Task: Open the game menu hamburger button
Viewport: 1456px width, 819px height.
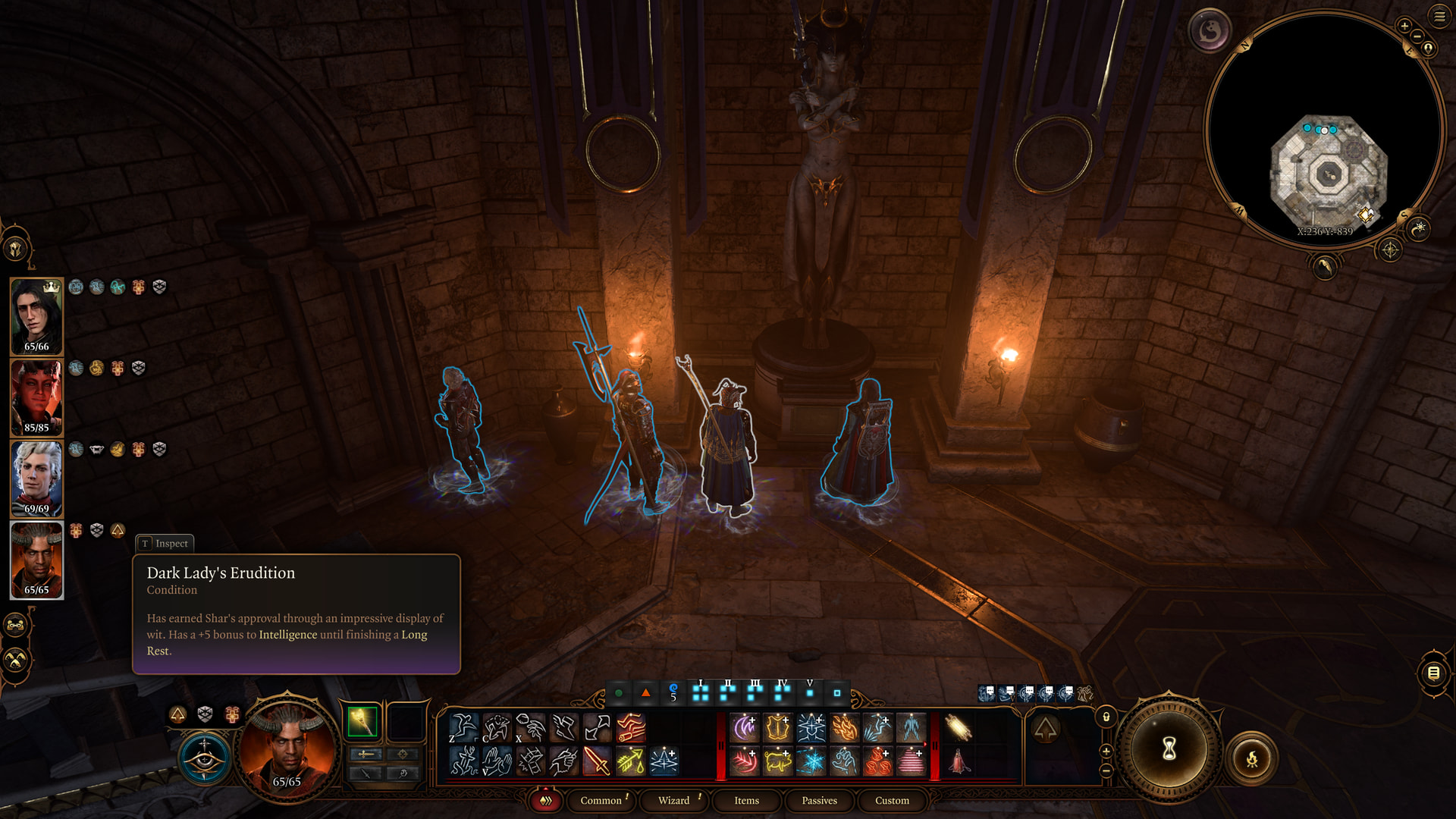Action: 1439,16
